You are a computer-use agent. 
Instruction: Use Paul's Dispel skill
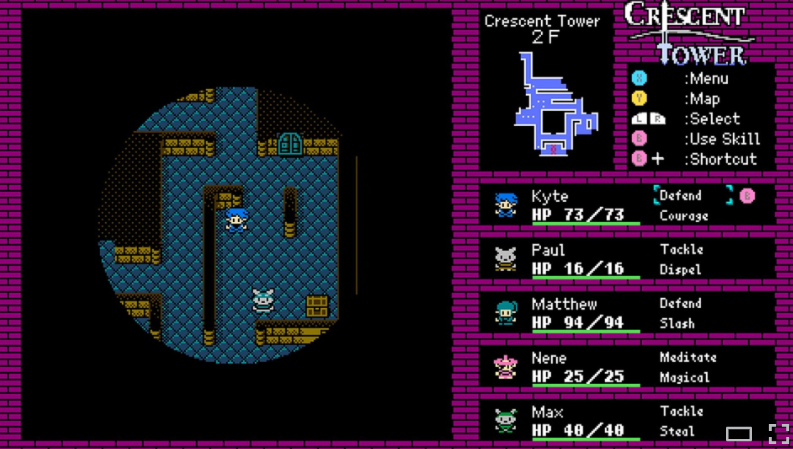(680, 270)
